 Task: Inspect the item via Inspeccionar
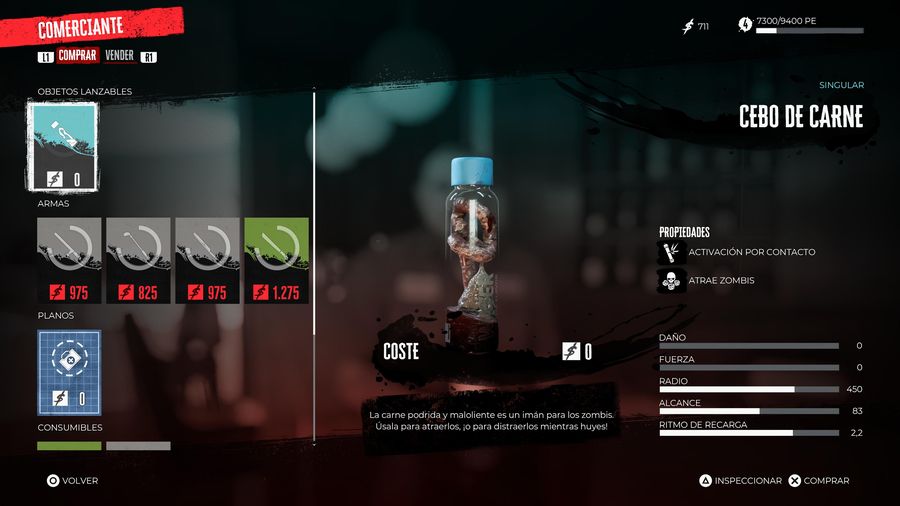(740, 481)
